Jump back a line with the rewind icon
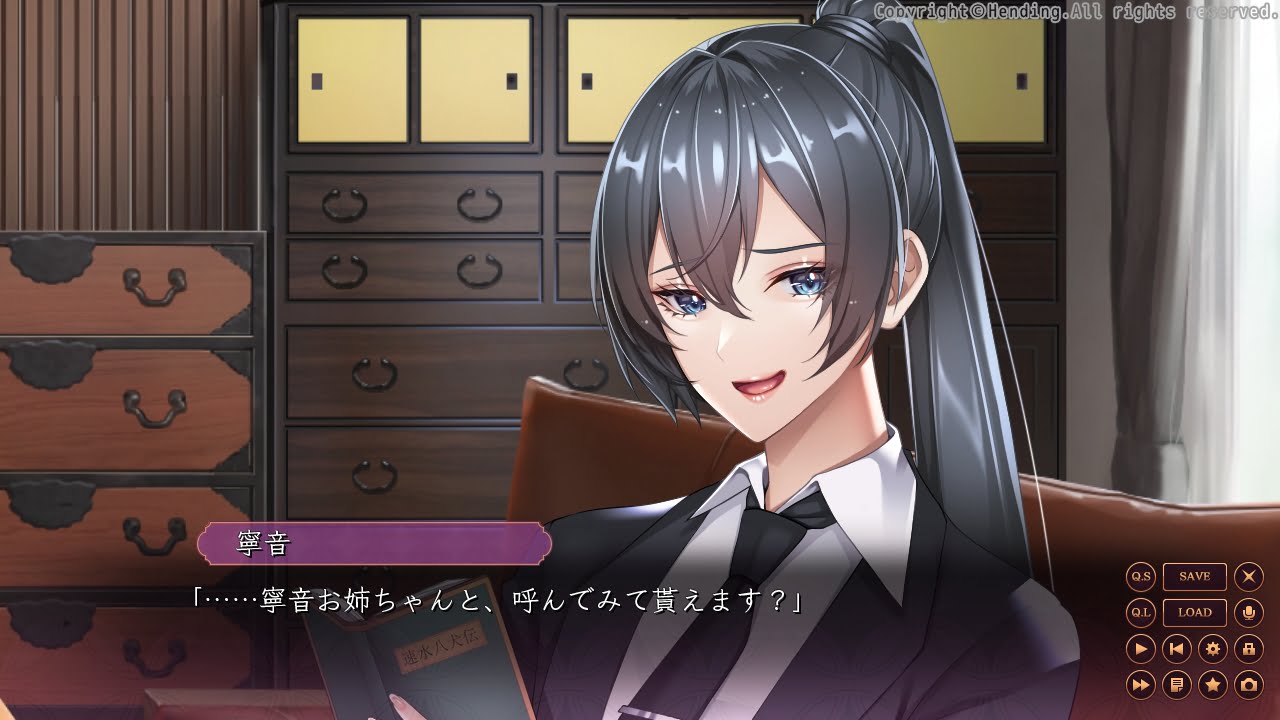This screenshot has width=1280, height=720. pos(1175,650)
